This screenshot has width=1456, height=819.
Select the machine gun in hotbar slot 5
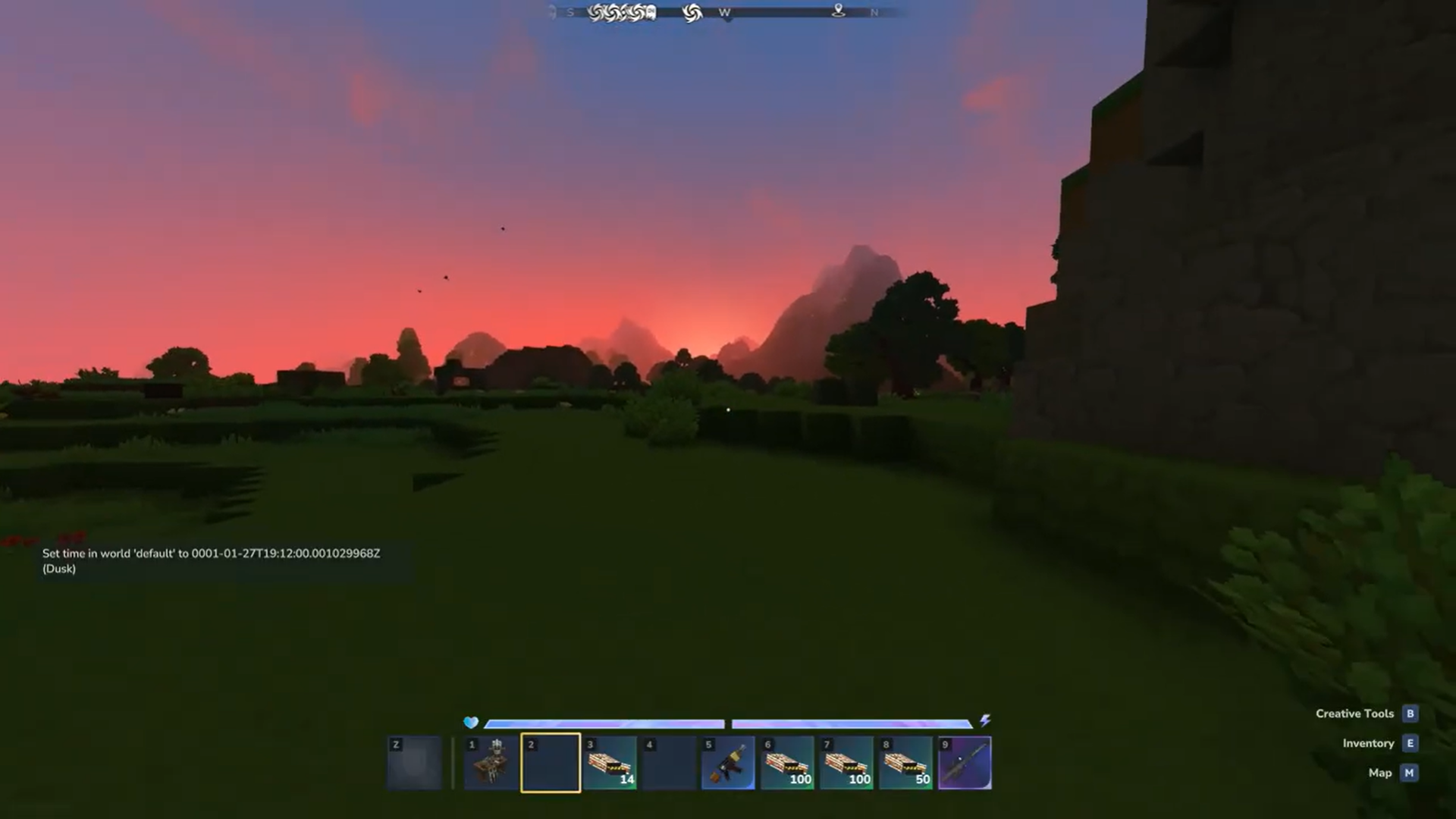tap(727, 762)
